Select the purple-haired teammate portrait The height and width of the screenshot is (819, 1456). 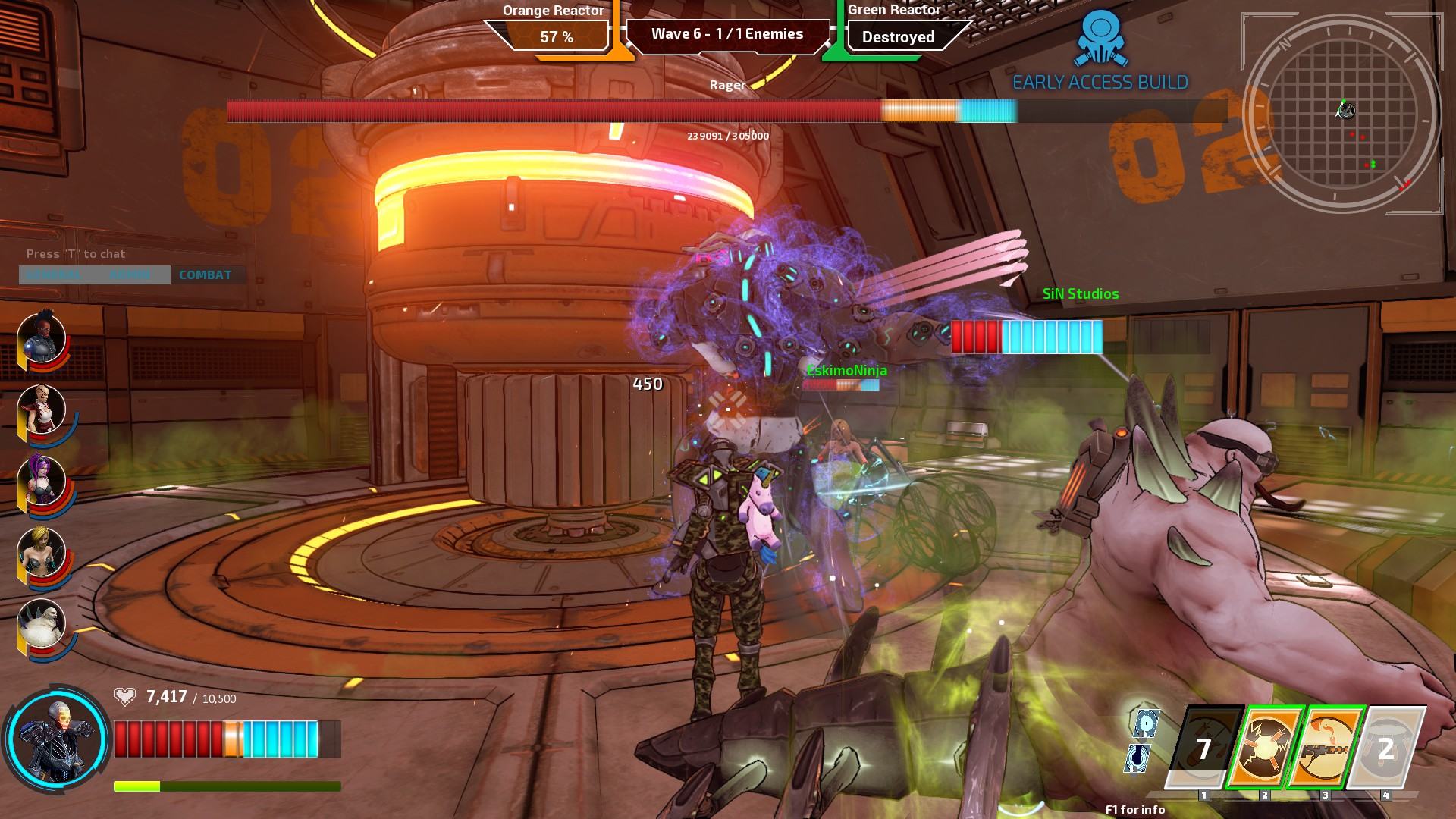tap(42, 482)
